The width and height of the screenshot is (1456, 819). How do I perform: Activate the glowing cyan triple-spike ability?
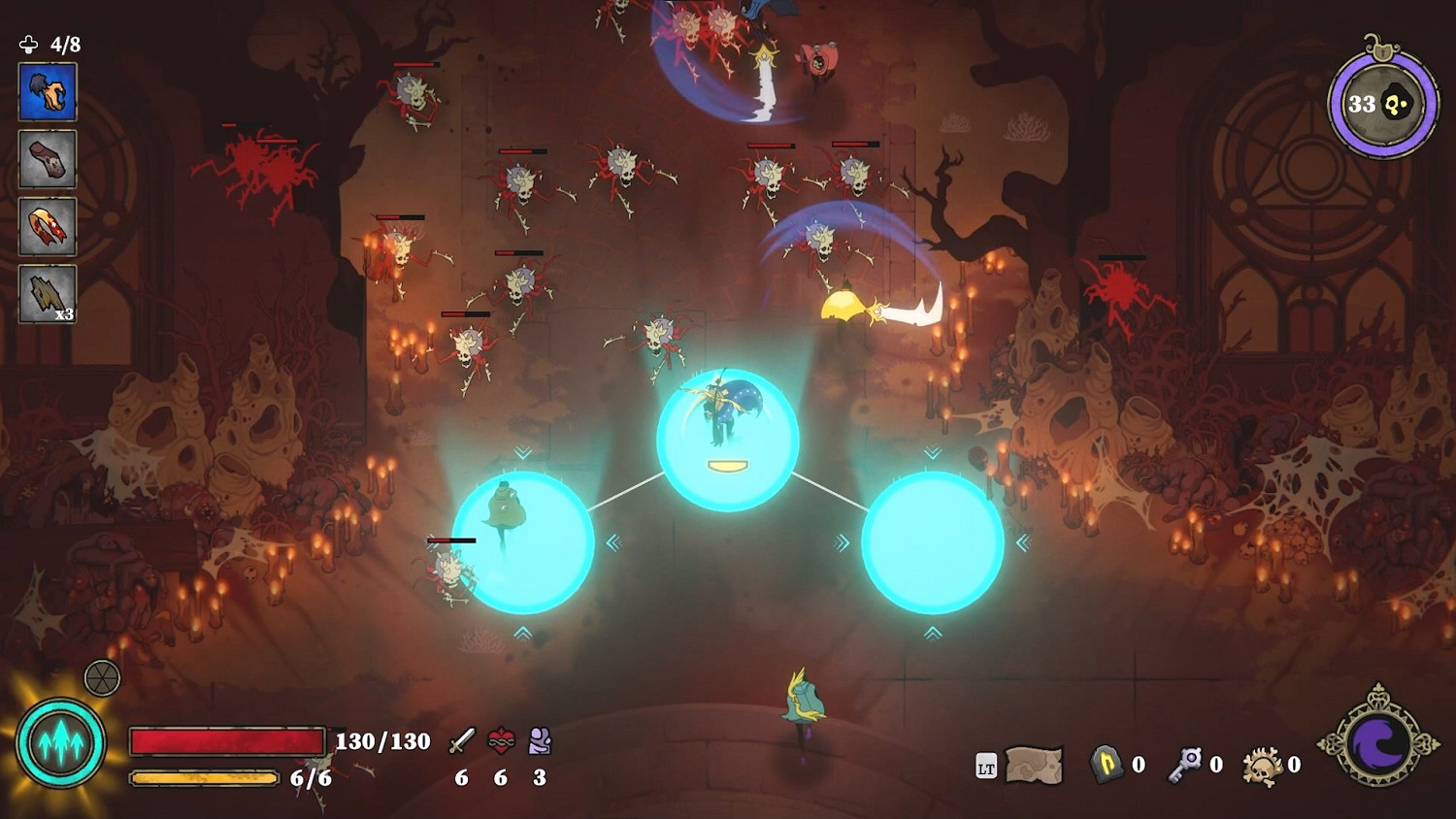click(60, 743)
